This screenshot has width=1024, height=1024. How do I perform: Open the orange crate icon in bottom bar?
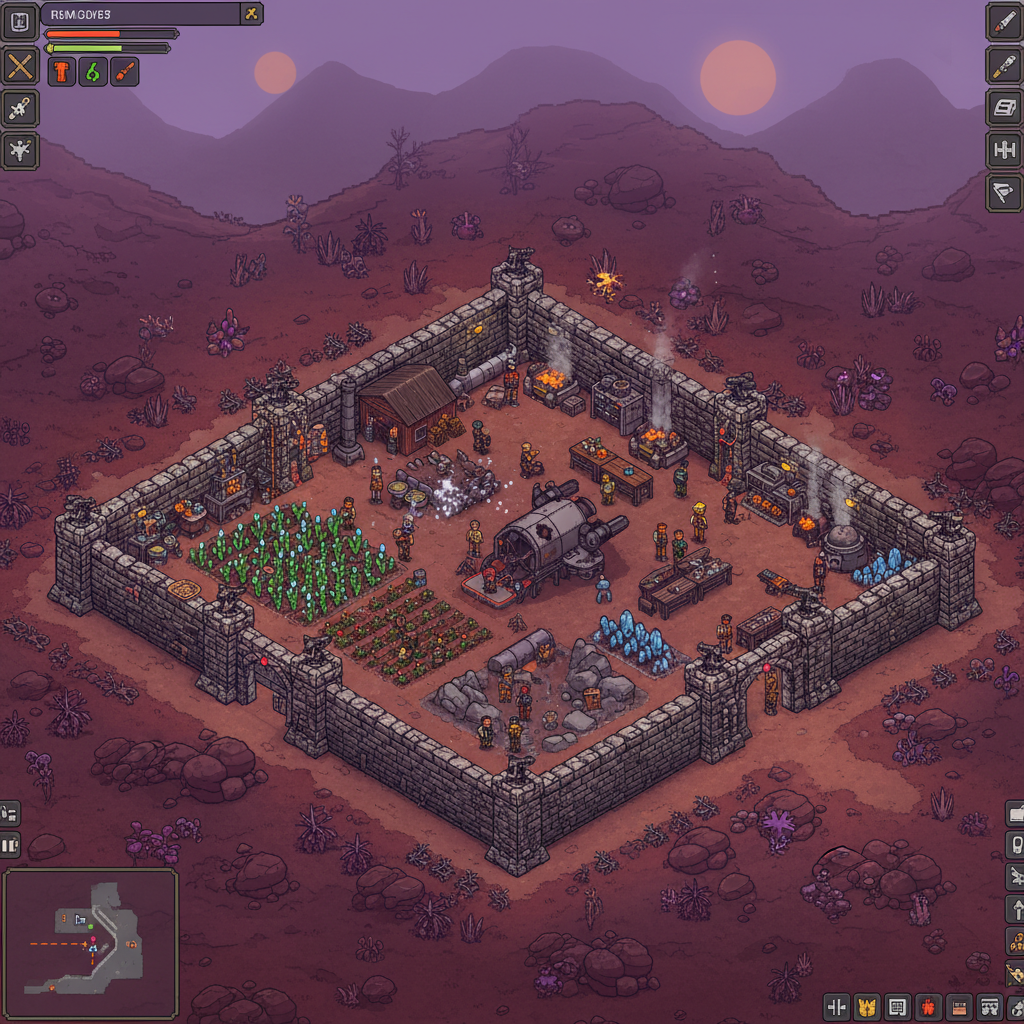[958, 1006]
